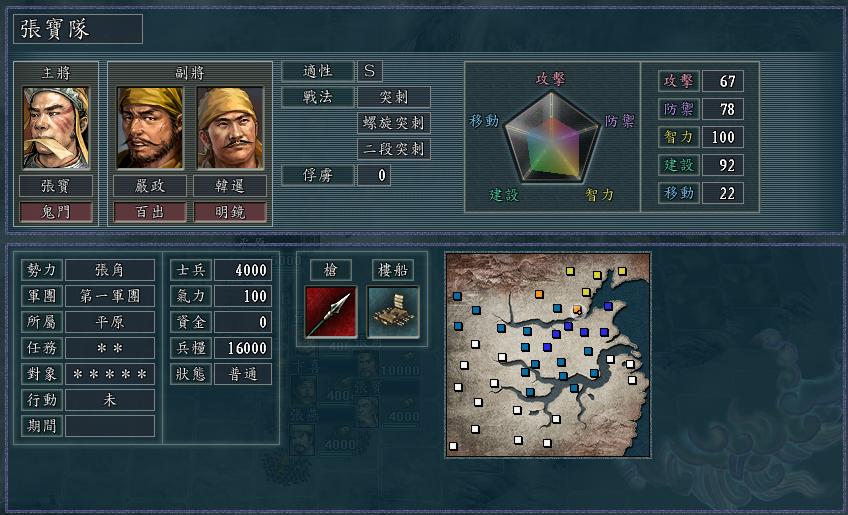Select the 槍 weapon type label
Screen dimensions: 848x515
coord(331,270)
